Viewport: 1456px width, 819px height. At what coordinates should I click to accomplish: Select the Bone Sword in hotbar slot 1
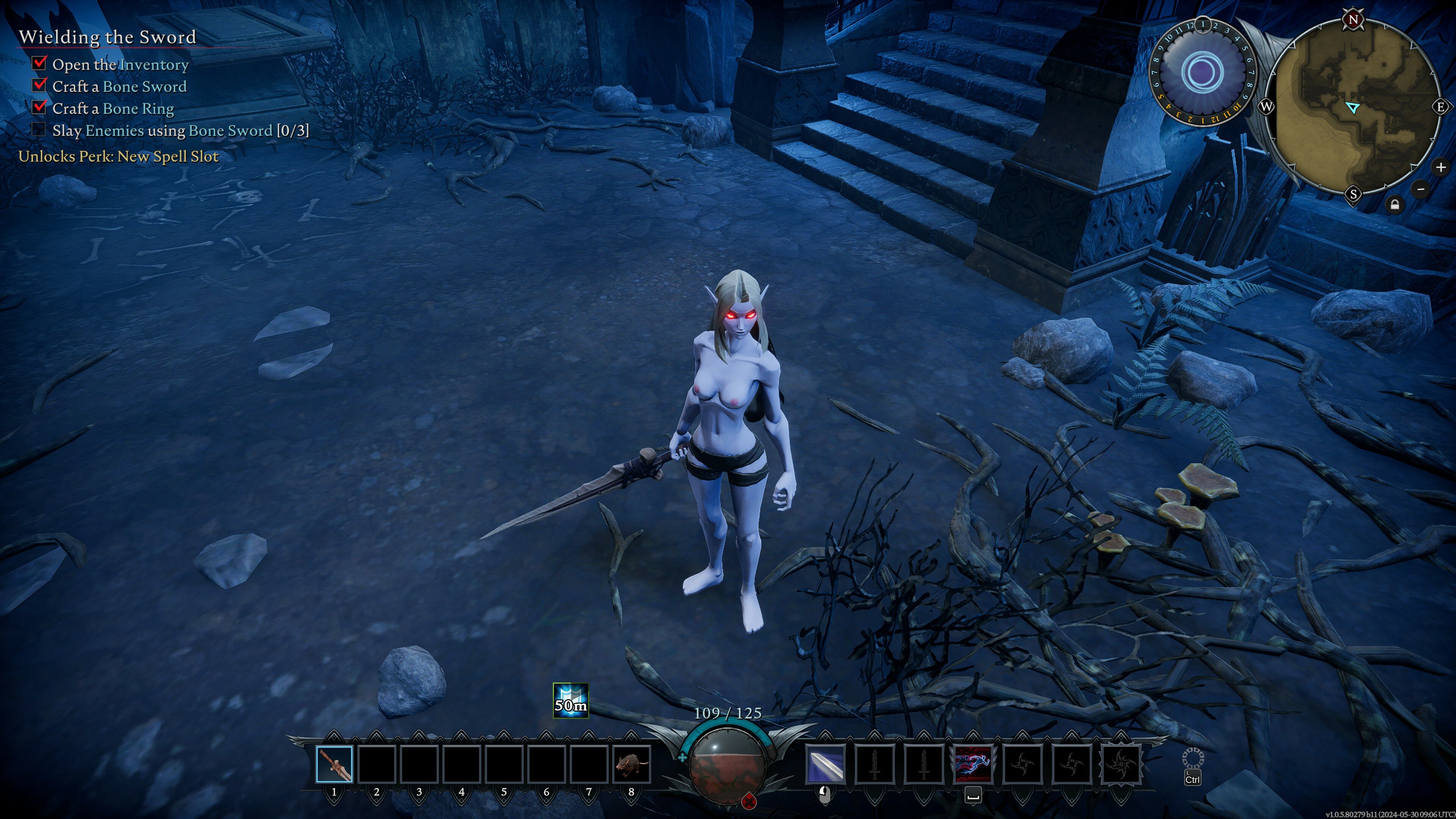pos(334,764)
